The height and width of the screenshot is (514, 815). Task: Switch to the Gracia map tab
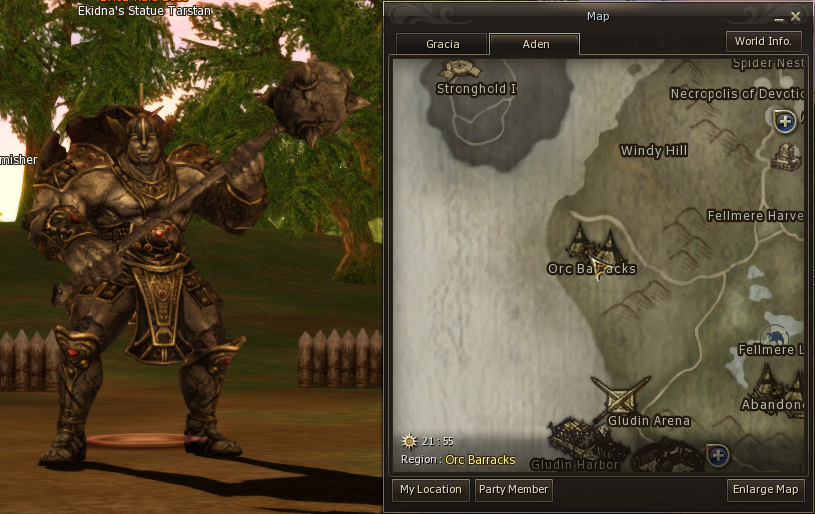[x=442, y=45]
